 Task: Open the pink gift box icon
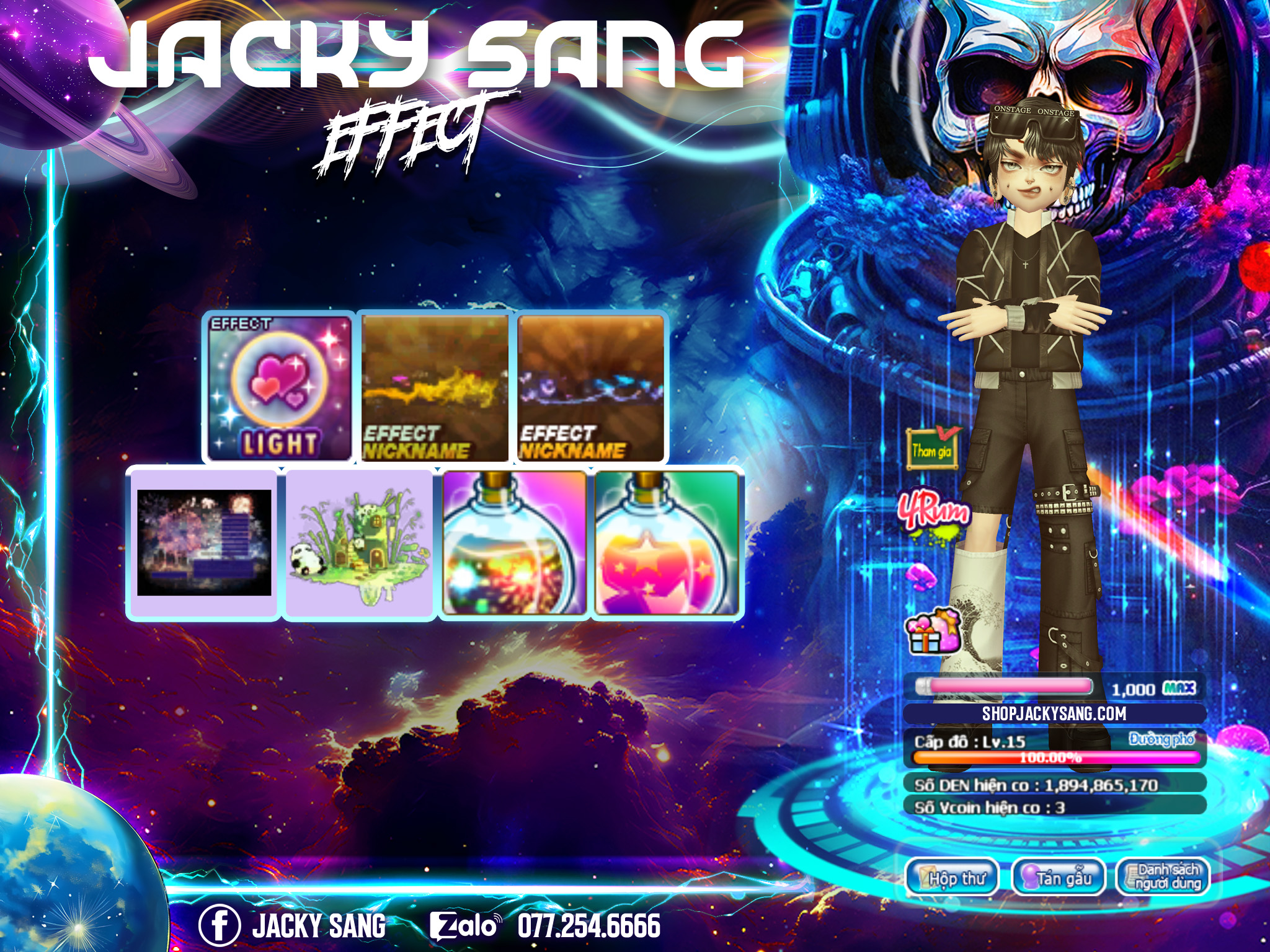click(x=932, y=631)
